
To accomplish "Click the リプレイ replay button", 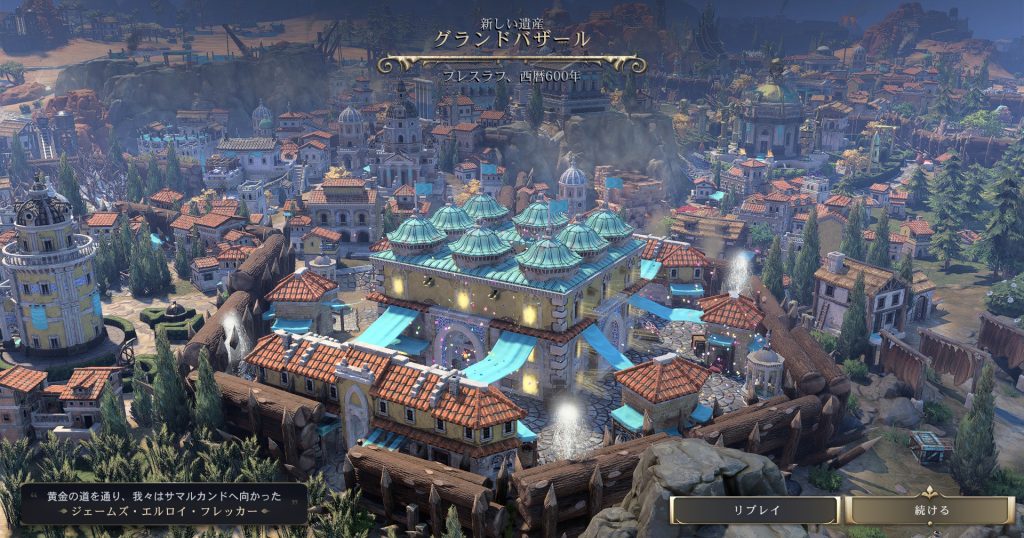I will [755, 510].
